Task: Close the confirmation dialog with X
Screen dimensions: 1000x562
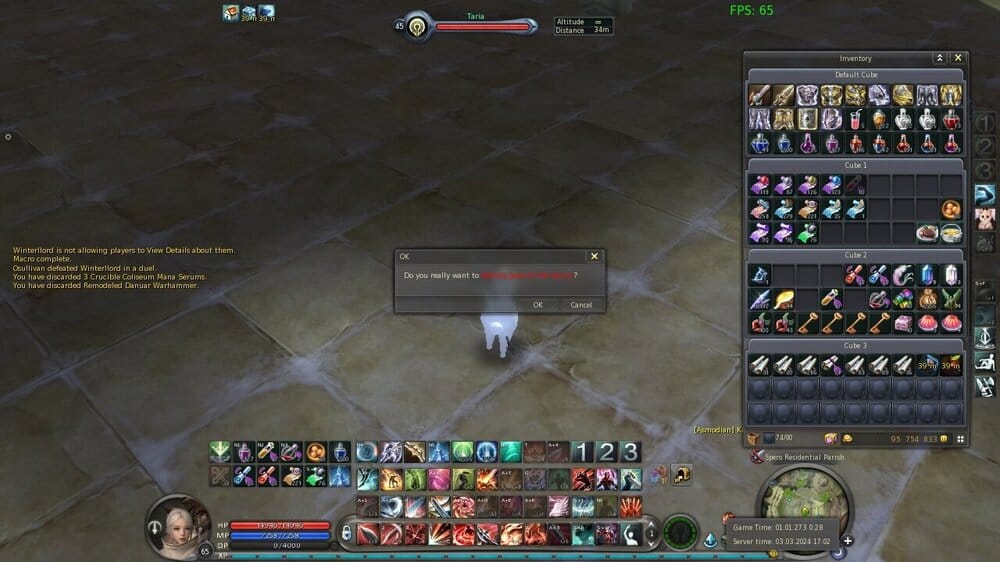Action: pyautogui.click(x=595, y=257)
